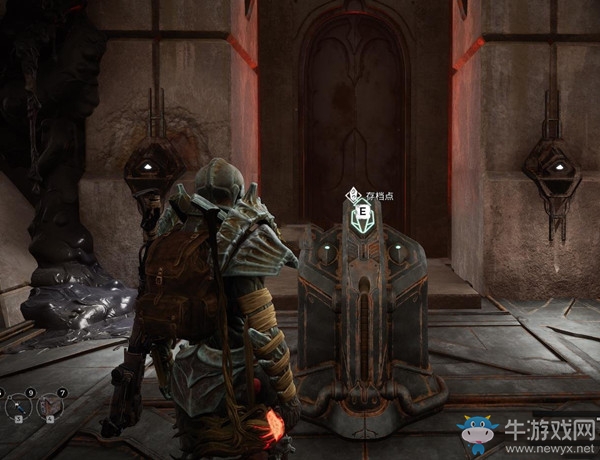Select the blue syringe quick-item slot
This screenshot has height=460, width=600.
tap(19, 405)
